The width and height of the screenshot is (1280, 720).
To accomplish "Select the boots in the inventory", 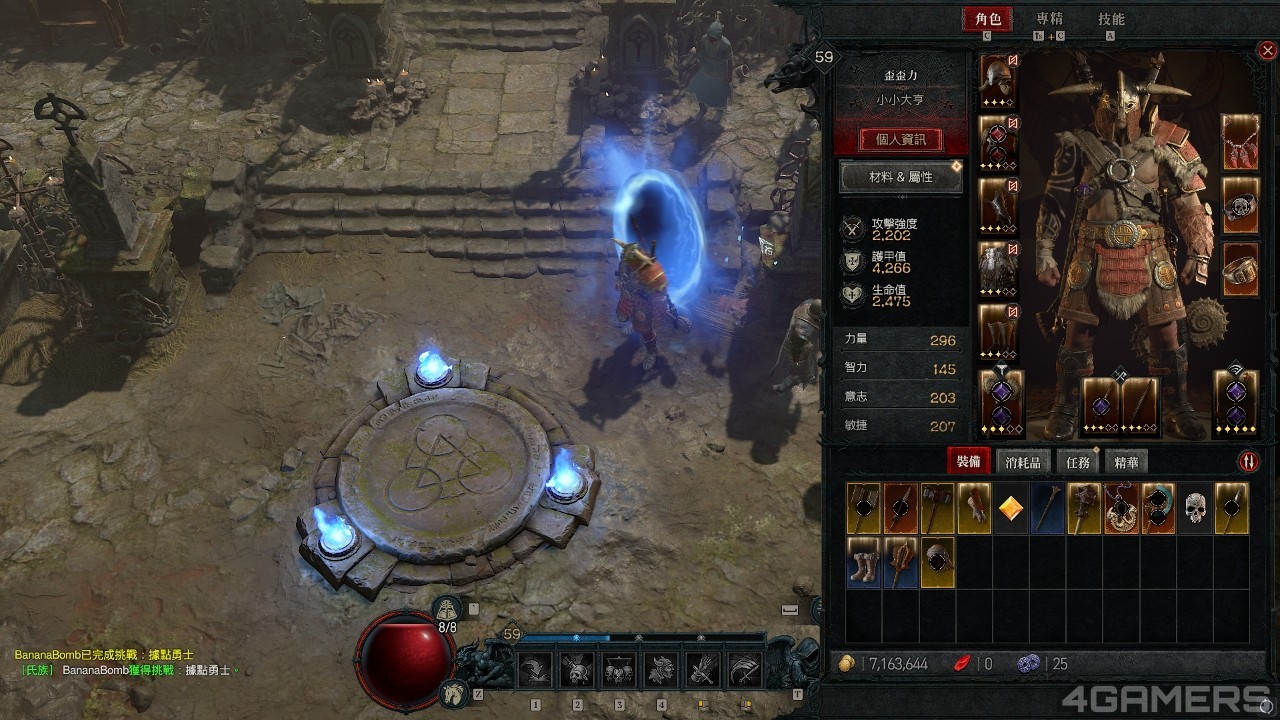I will [863, 562].
